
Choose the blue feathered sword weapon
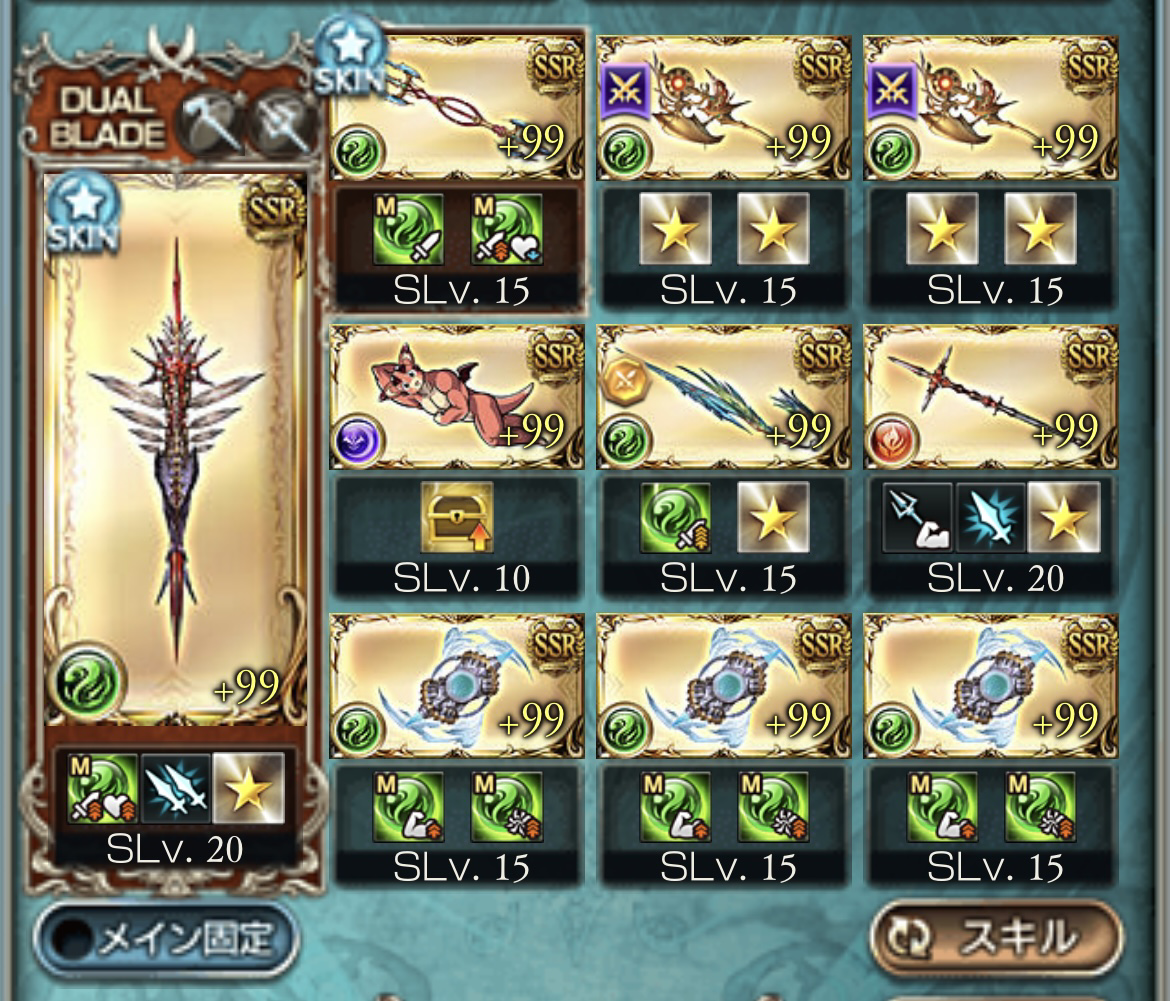coord(723,397)
